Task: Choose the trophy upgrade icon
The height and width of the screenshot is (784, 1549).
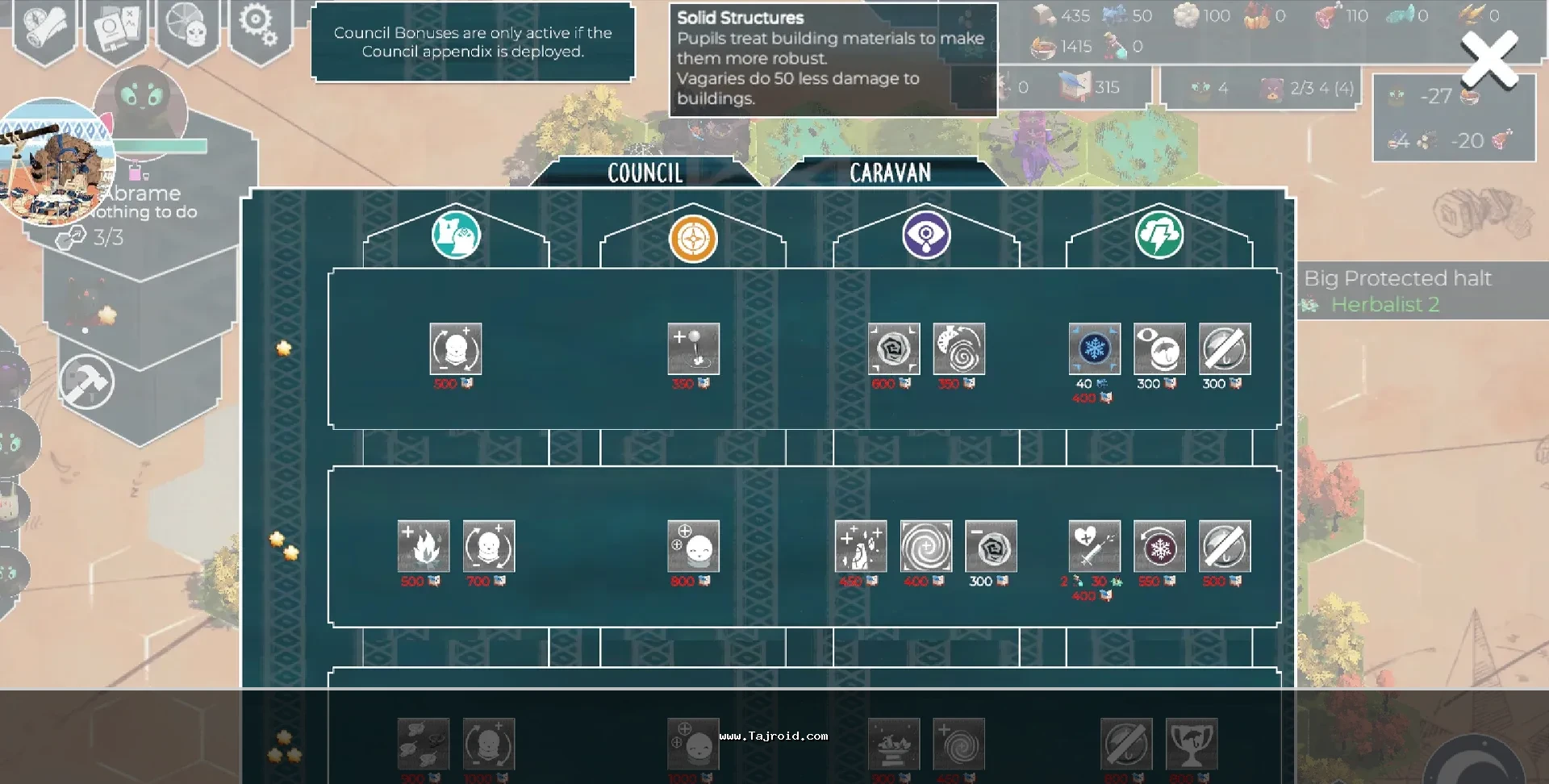Action: coord(1192,744)
